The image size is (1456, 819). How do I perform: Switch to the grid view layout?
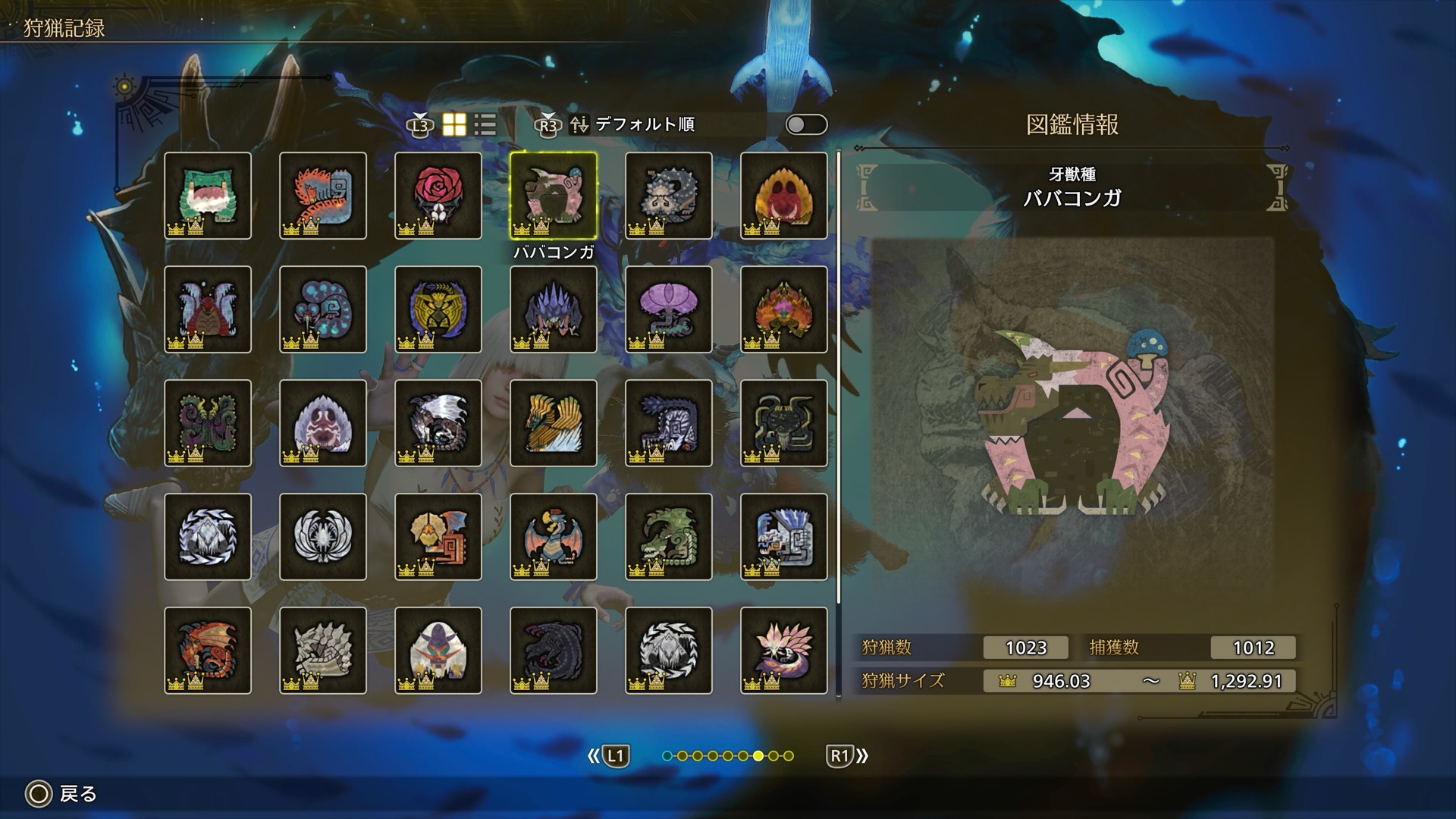[x=454, y=124]
